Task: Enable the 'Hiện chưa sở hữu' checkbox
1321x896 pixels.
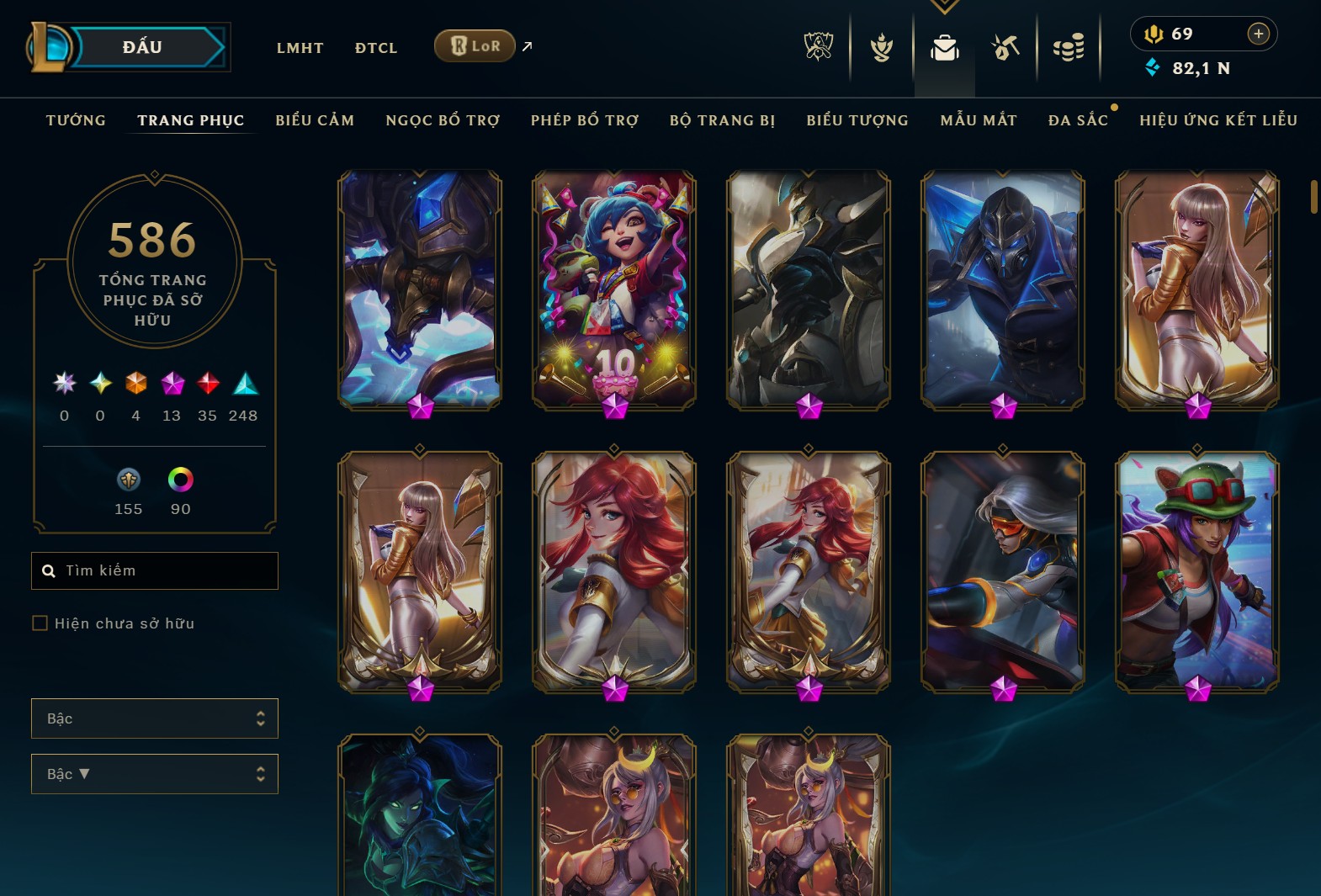Action: click(39, 623)
